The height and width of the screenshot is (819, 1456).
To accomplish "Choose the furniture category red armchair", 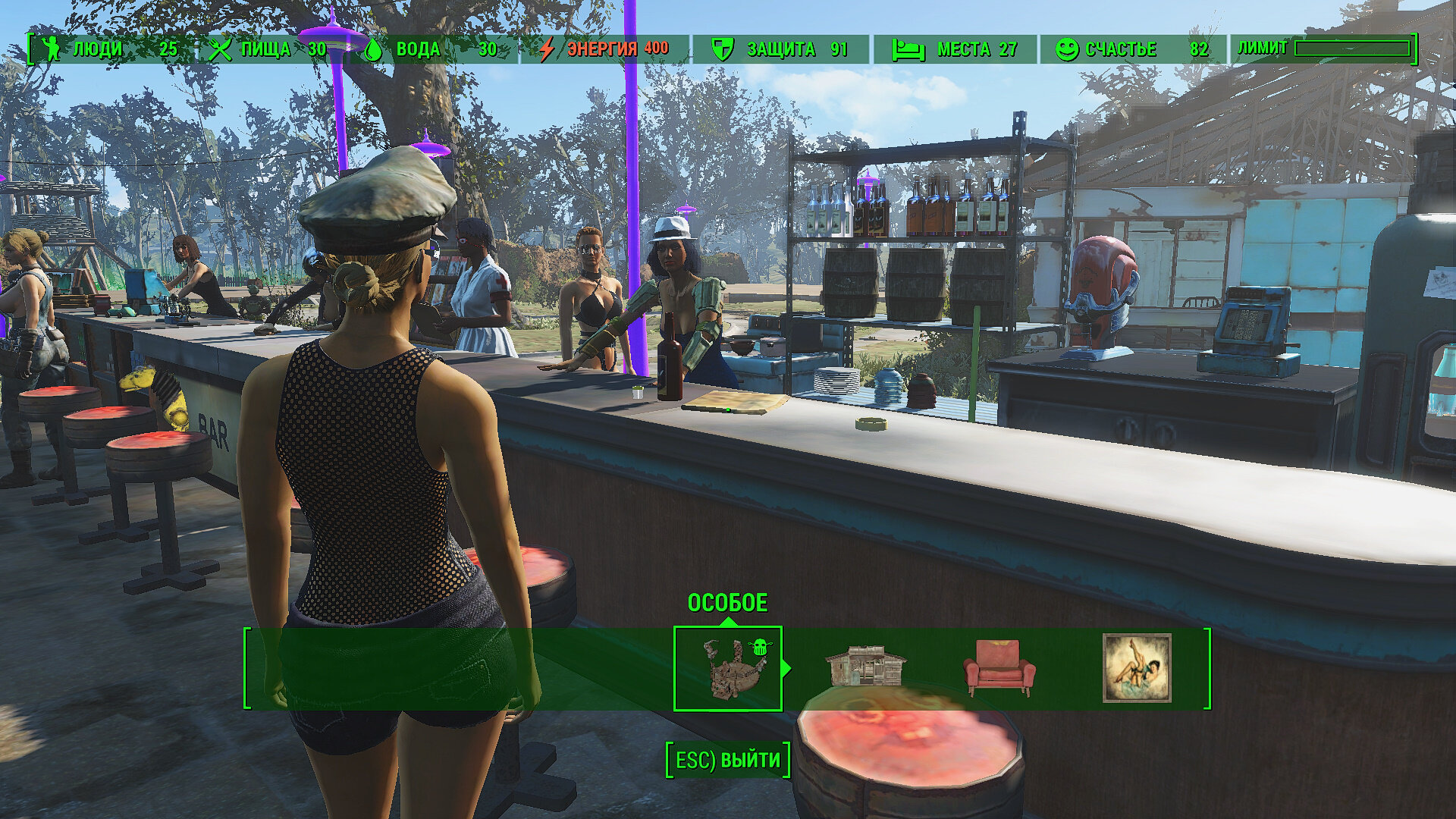I will coord(999,668).
